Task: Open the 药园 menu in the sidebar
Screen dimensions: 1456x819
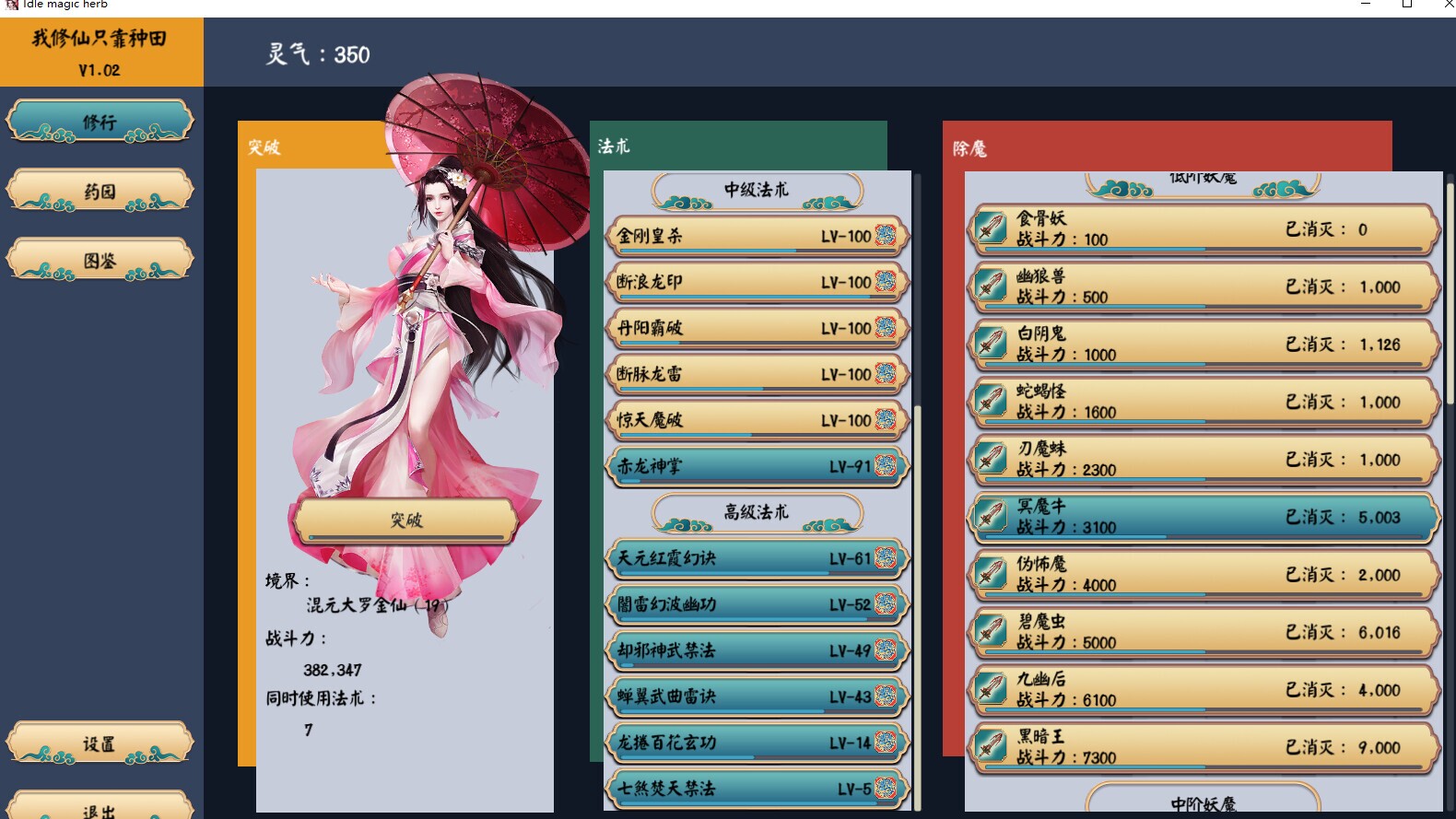Action: point(99,189)
